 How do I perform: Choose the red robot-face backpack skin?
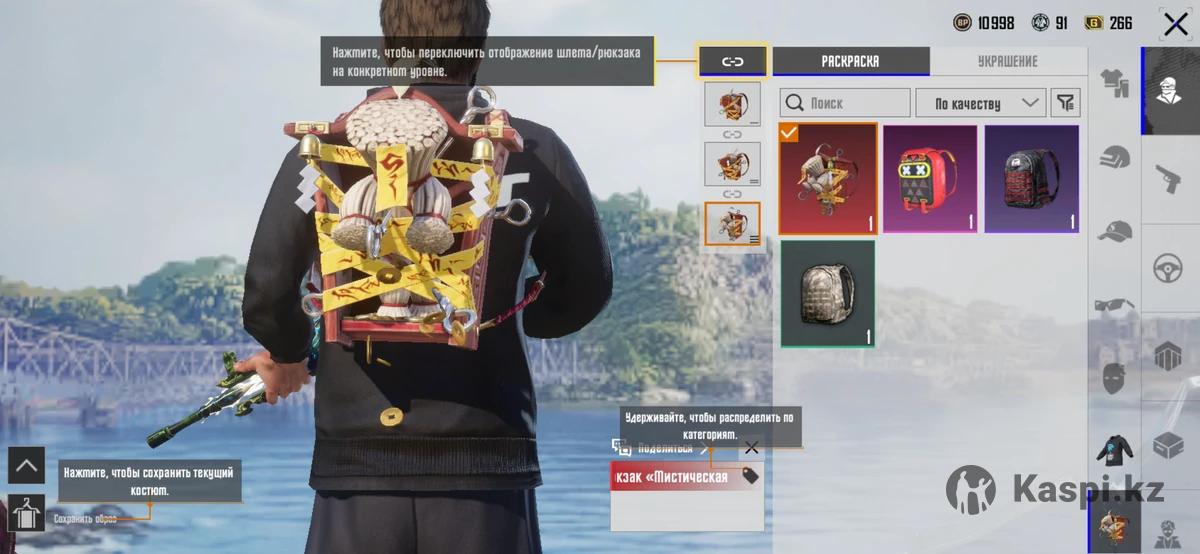(x=930, y=179)
